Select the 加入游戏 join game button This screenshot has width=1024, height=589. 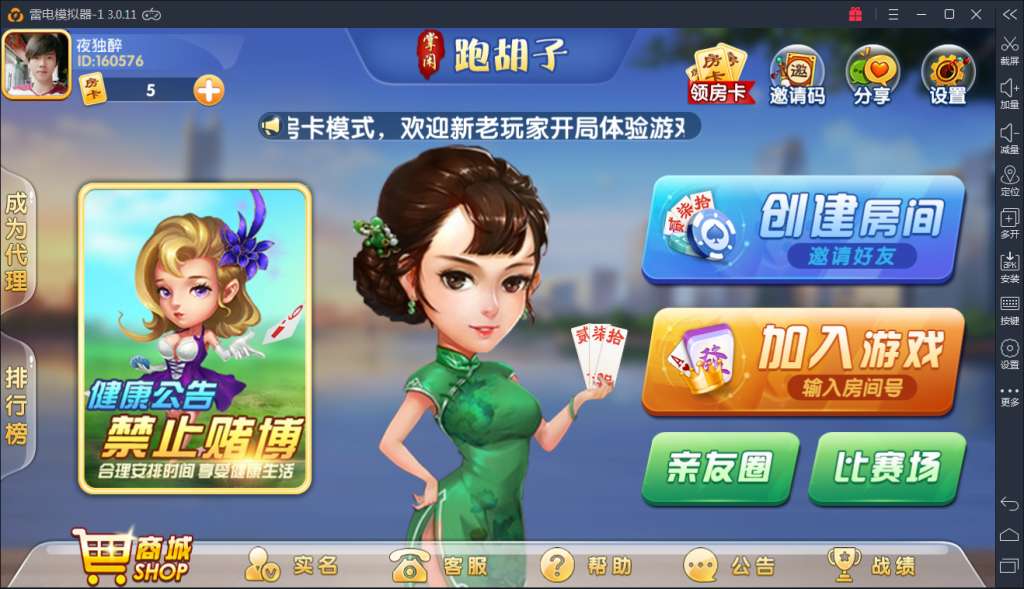point(804,360)
